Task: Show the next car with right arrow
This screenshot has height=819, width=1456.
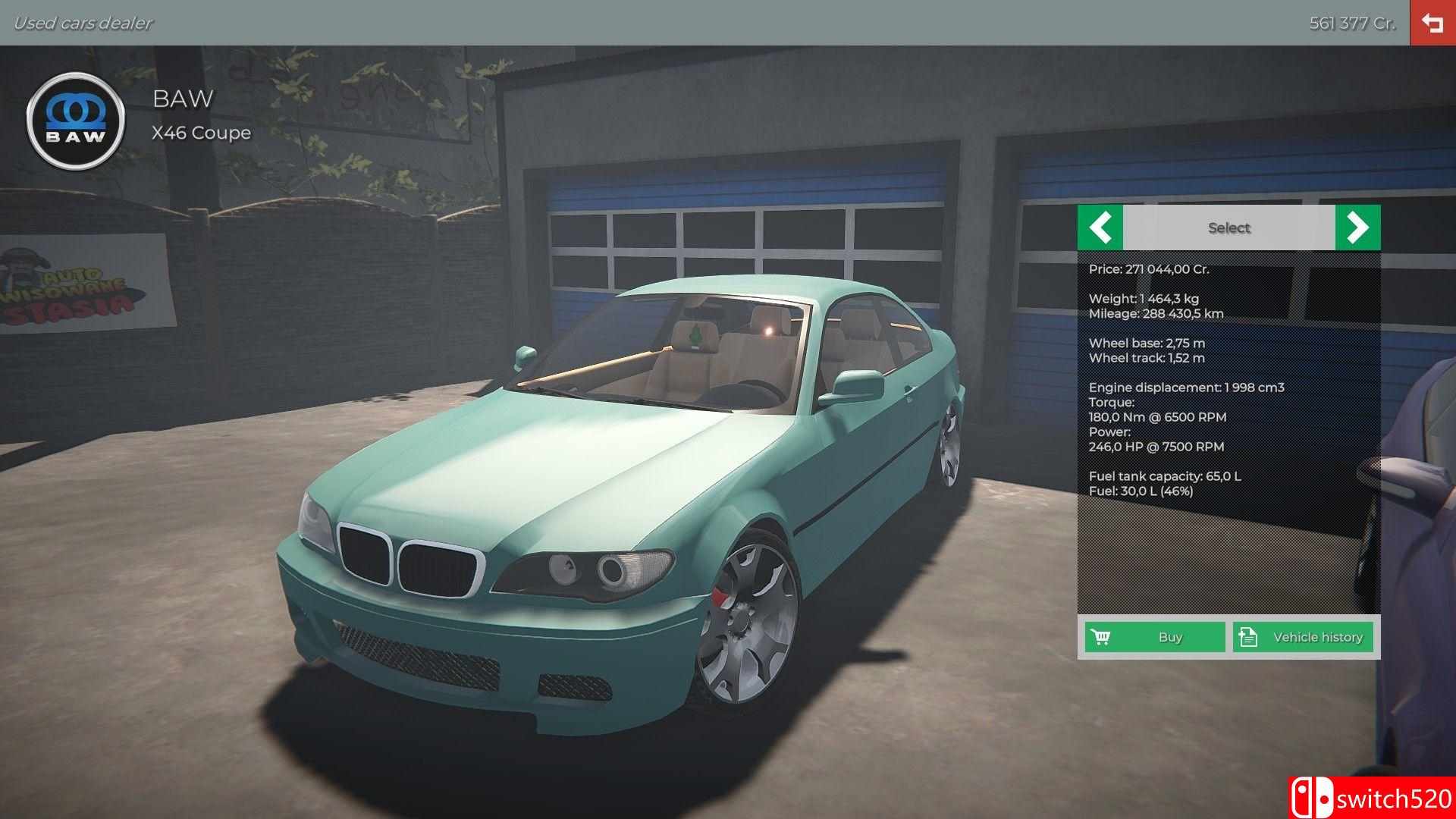Action: point(1357,227)
